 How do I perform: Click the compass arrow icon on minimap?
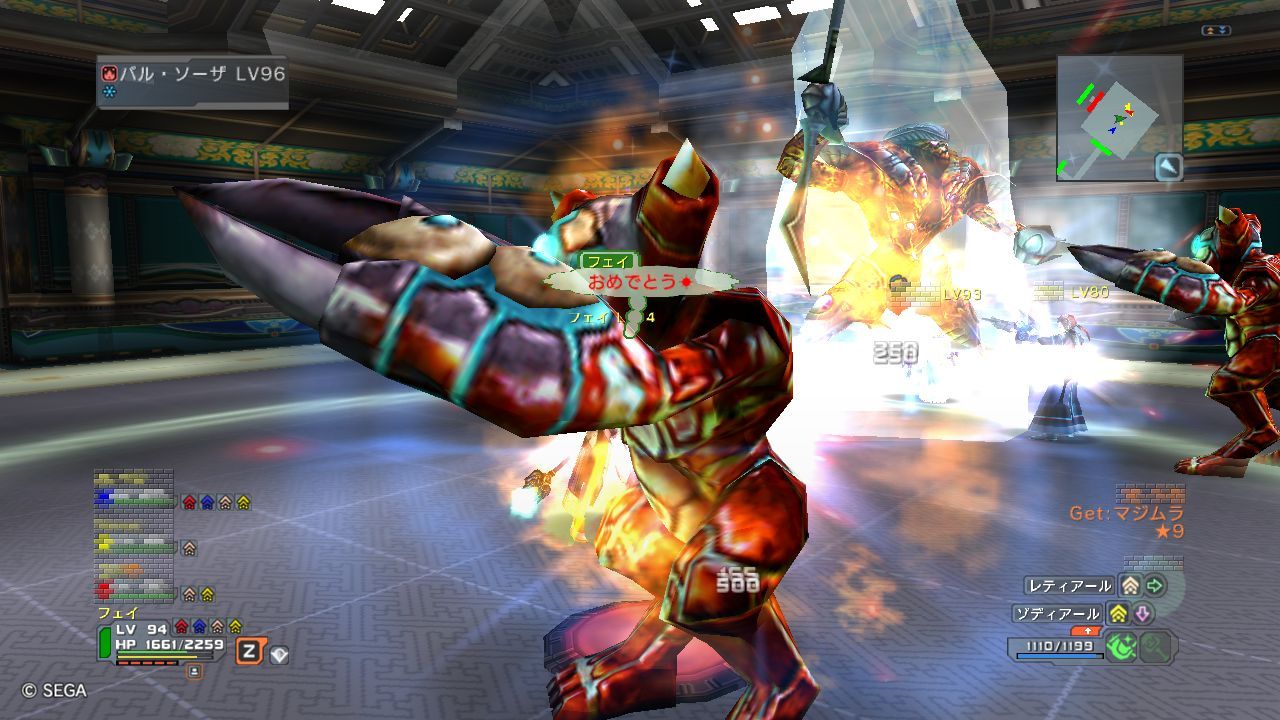pyautogui.click(x=1168, y=166)
